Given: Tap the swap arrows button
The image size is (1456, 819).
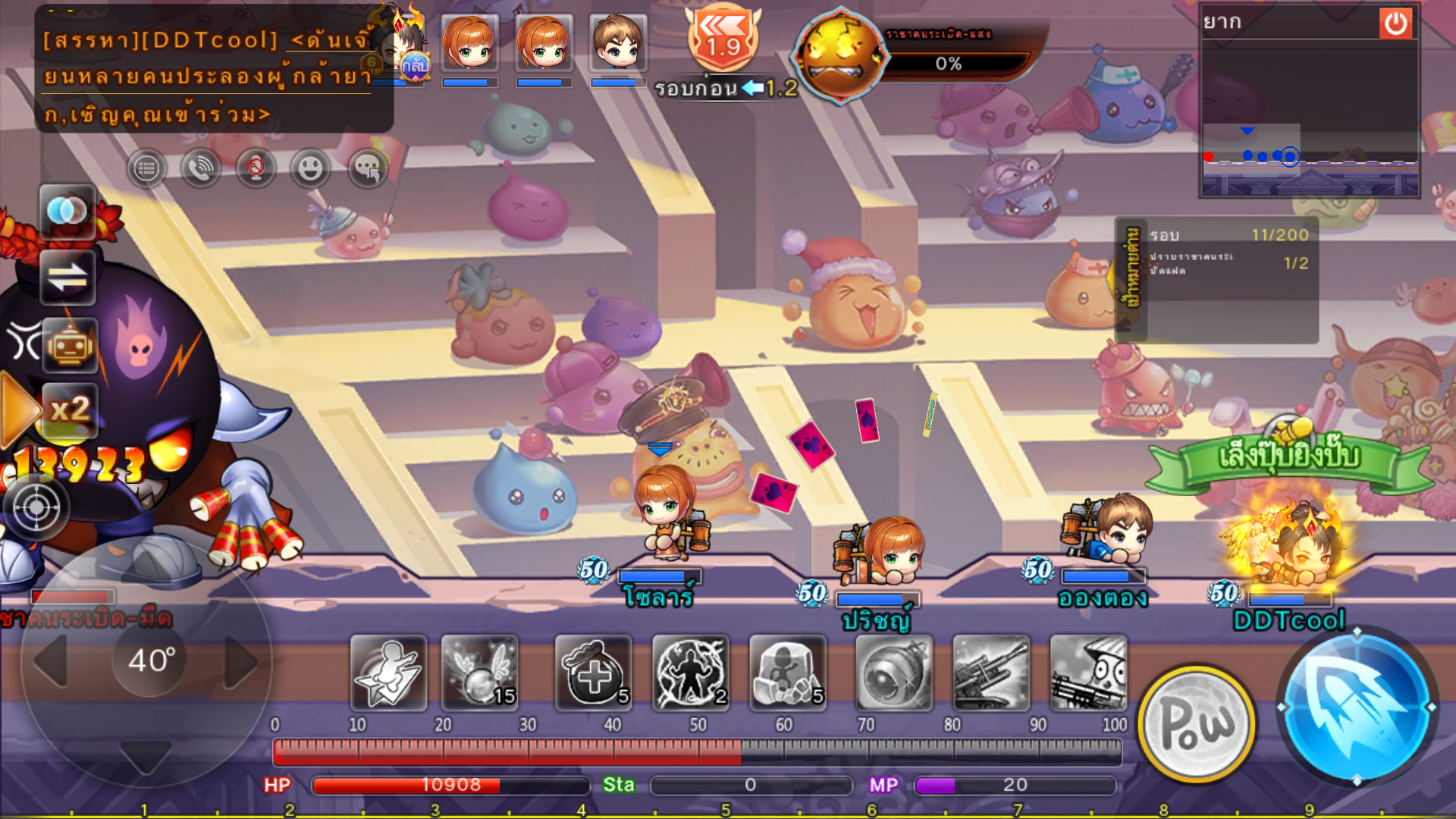Looking at the screenshot, I should pos(67,278).
